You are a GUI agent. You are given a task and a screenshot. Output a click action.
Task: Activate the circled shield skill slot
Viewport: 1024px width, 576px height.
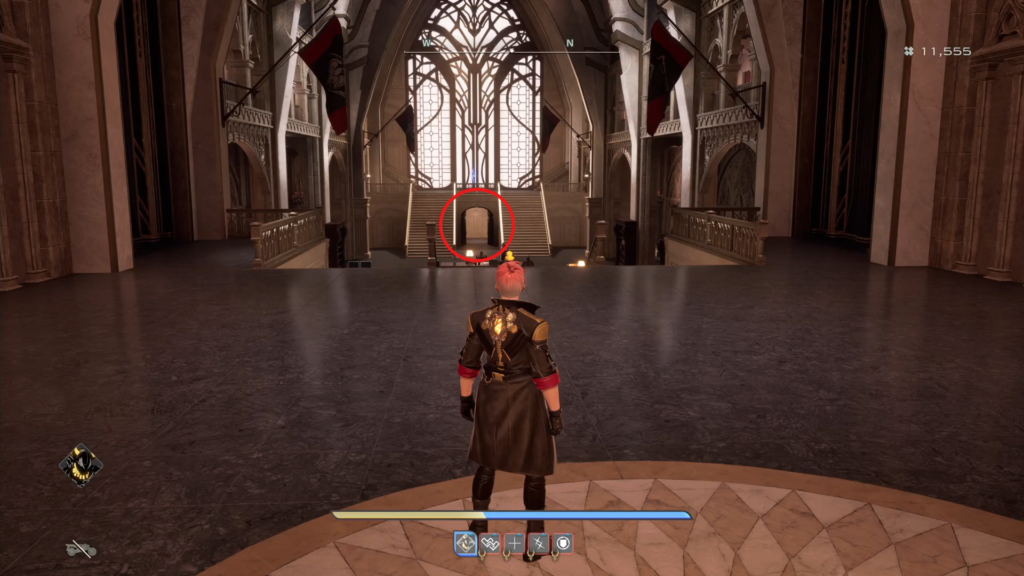tap(564, 543)
